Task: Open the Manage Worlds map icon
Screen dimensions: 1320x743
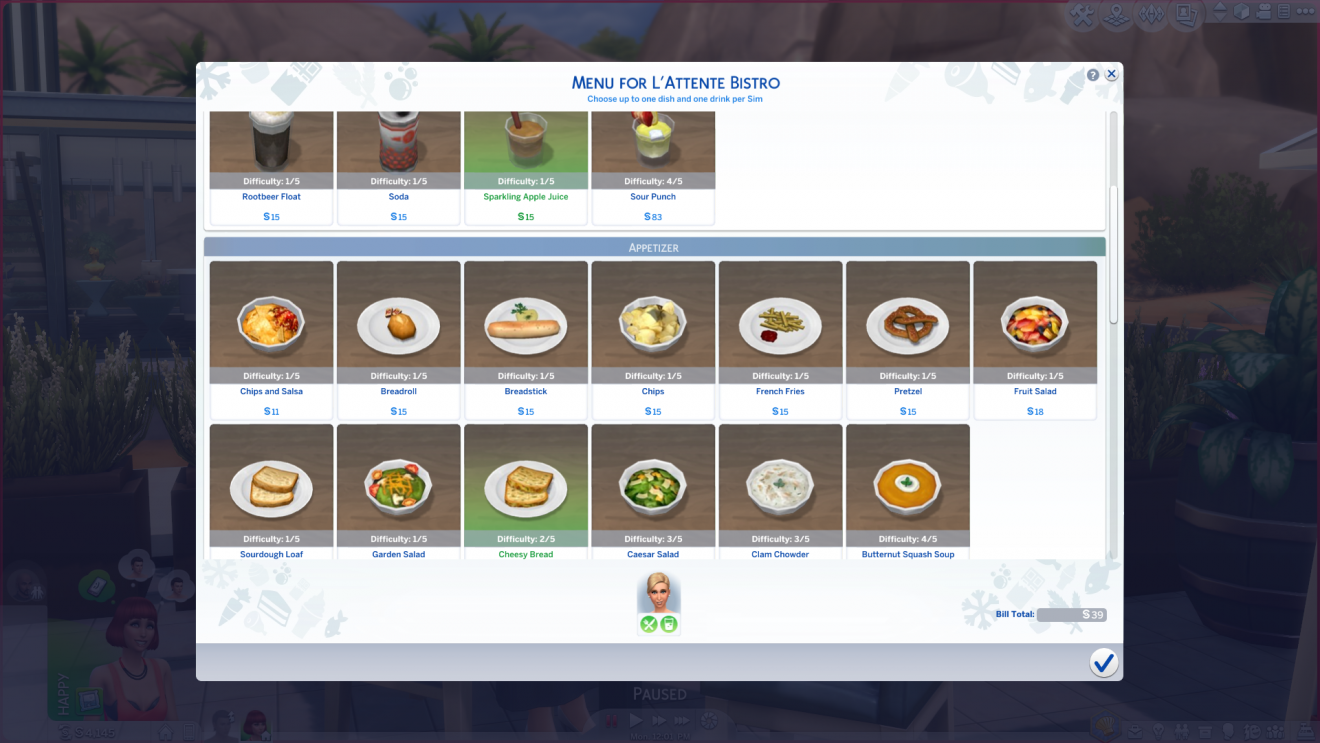Action: click(x=1116, y=15)
